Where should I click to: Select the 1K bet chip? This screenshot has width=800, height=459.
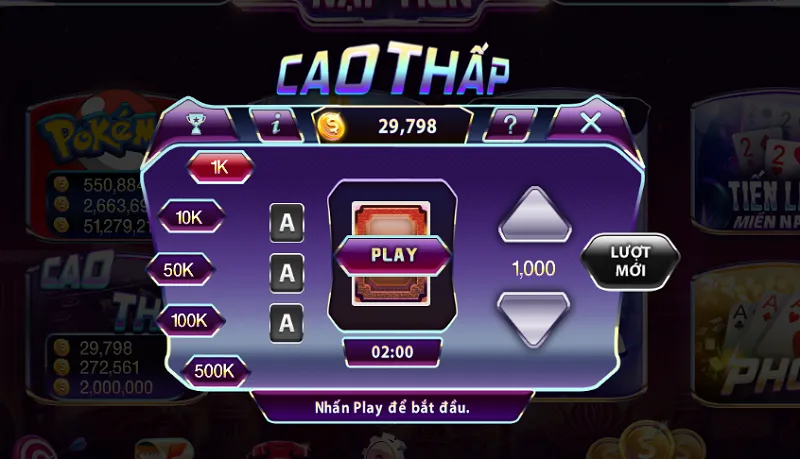(x=219, y=167)
